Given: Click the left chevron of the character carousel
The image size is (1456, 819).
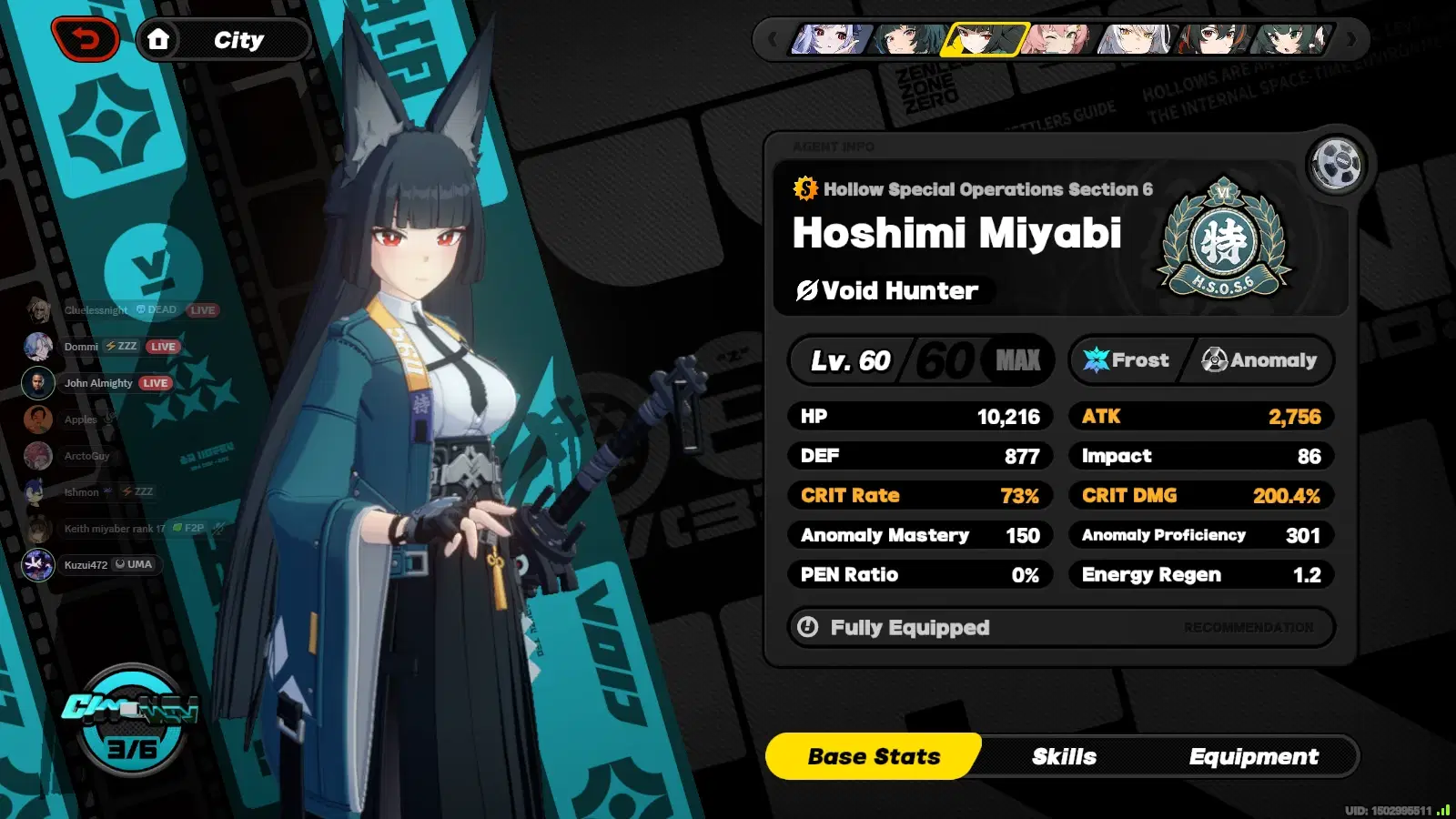Looking at the screenshot, I should click(773, 38).
